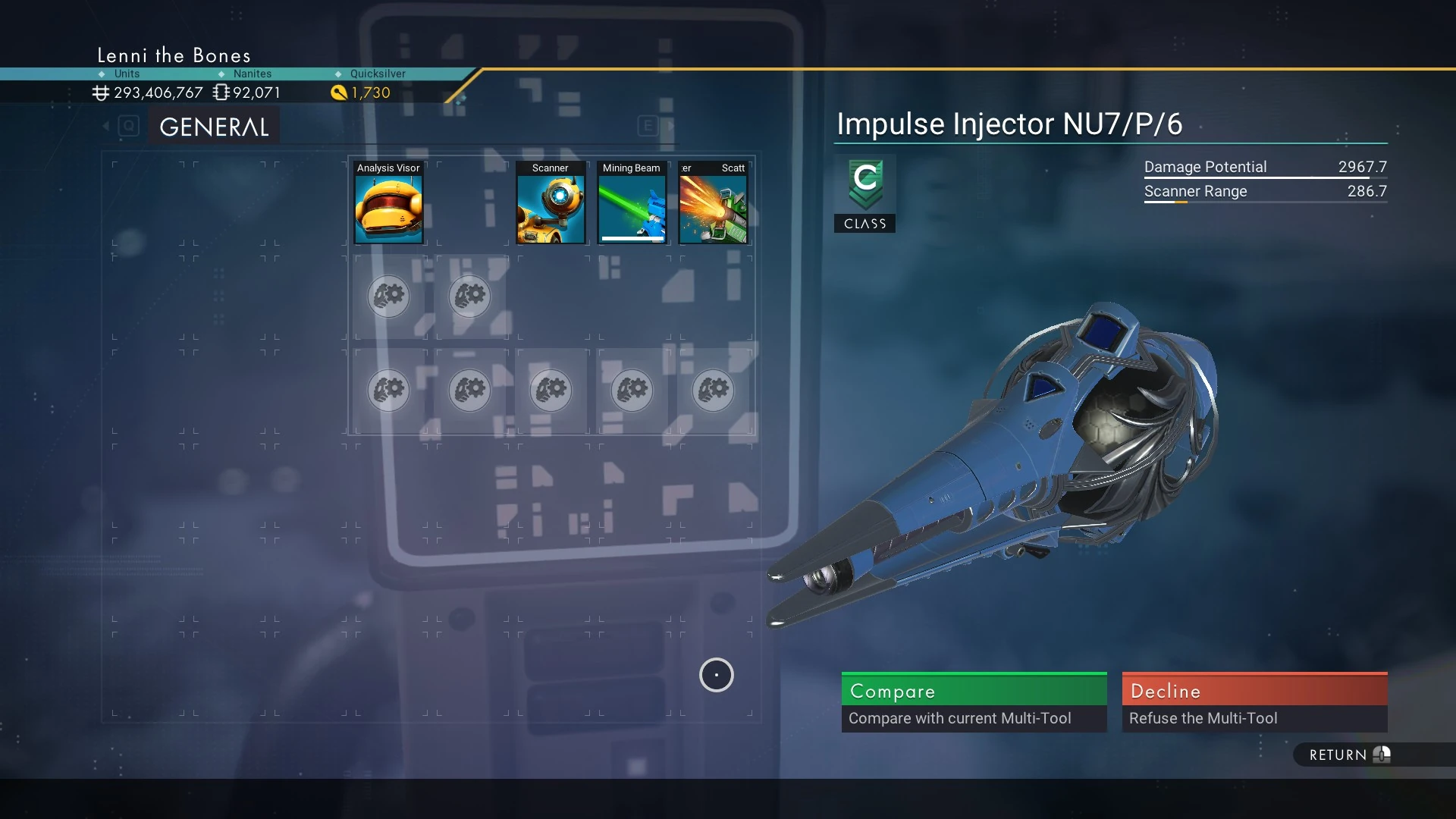Compare with current Multi-Tool
This screenshot has height=819, width=1456.
[974, 701]
